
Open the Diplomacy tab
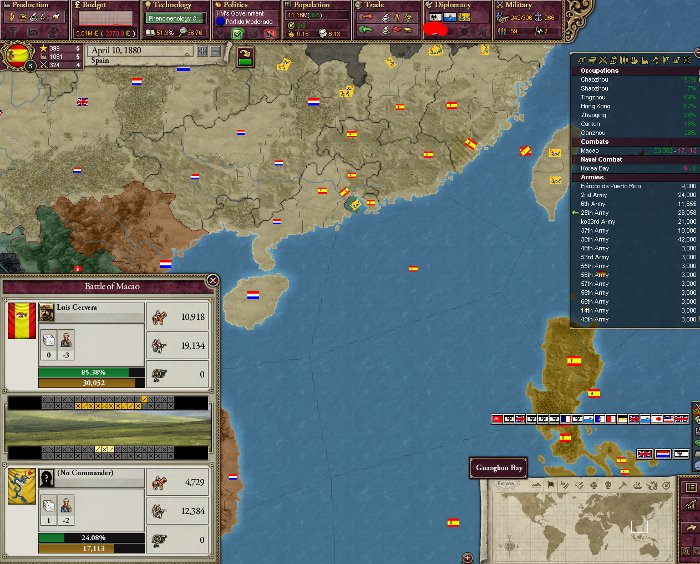click(x=454, y=6)
